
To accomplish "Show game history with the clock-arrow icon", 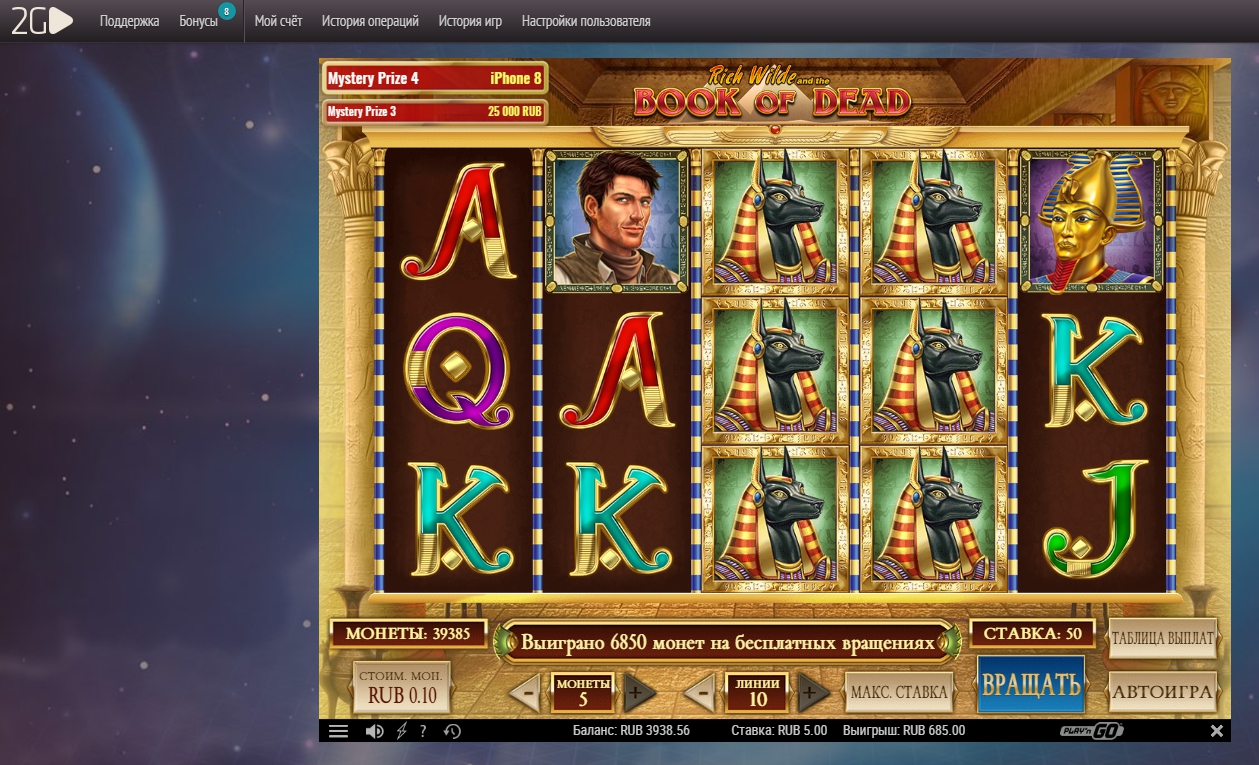I will click(x=452, y=731).
